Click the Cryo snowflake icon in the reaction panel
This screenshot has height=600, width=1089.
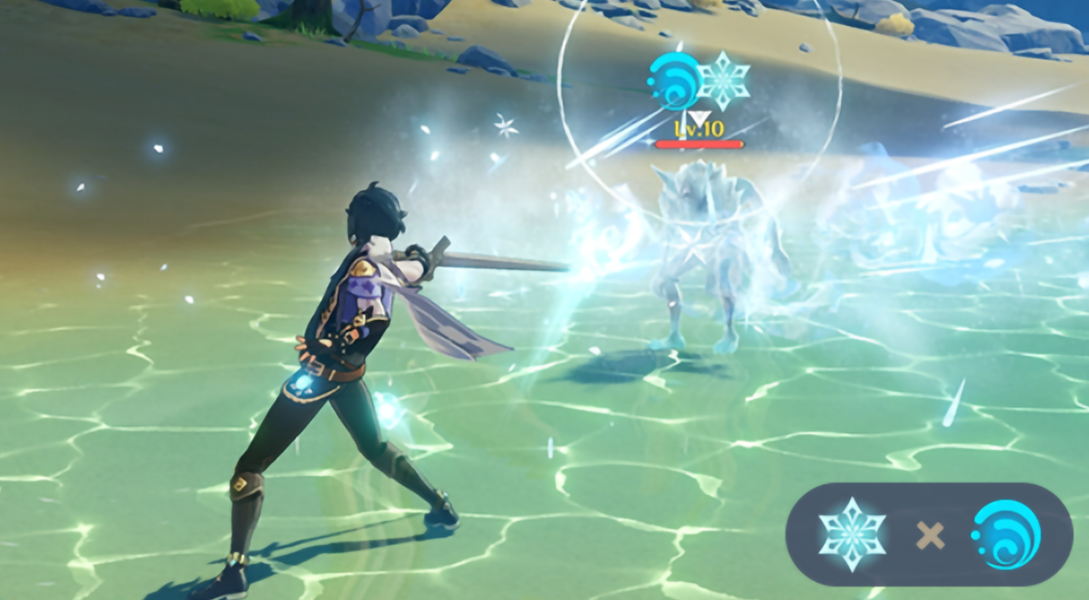(x=852, y=534)
